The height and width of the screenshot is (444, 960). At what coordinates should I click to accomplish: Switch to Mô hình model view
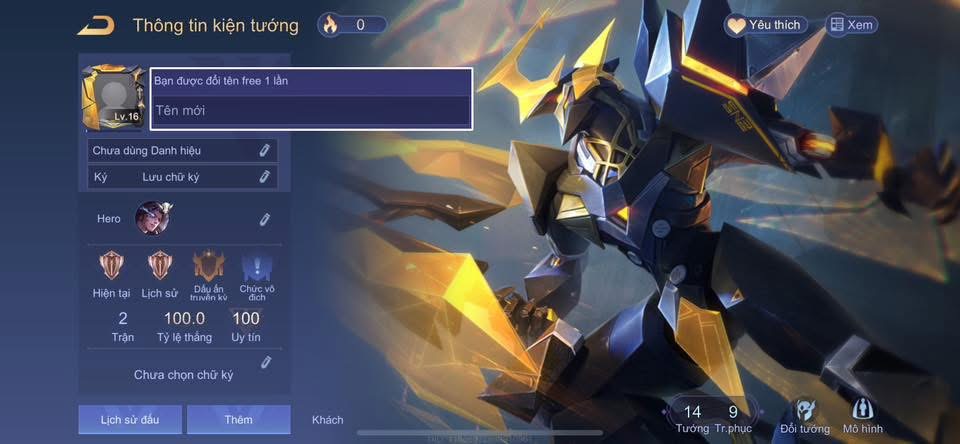pyautogui.click(x=864, y=415)
